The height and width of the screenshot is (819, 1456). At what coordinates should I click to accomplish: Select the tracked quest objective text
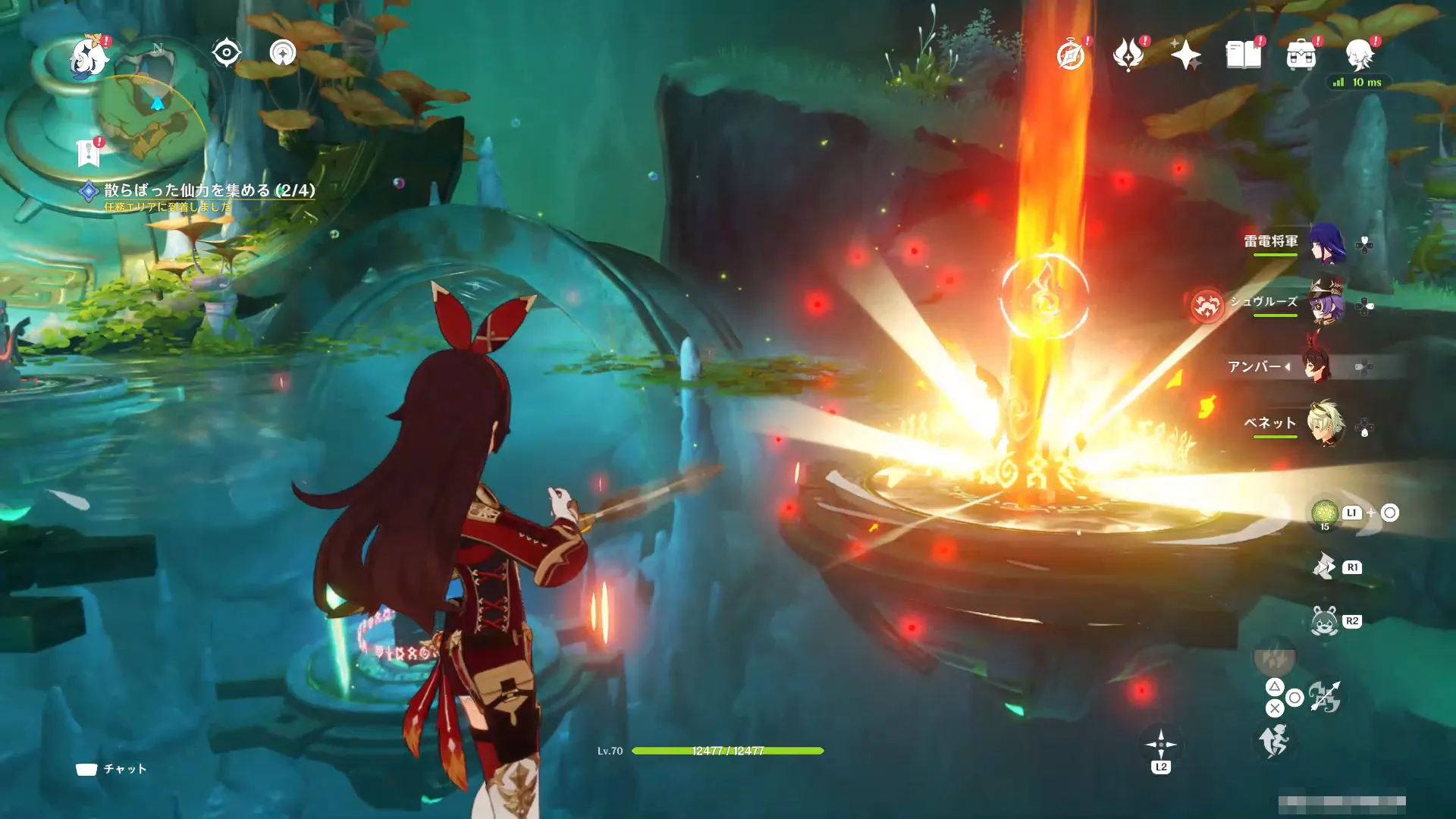(x=209, y=190)
